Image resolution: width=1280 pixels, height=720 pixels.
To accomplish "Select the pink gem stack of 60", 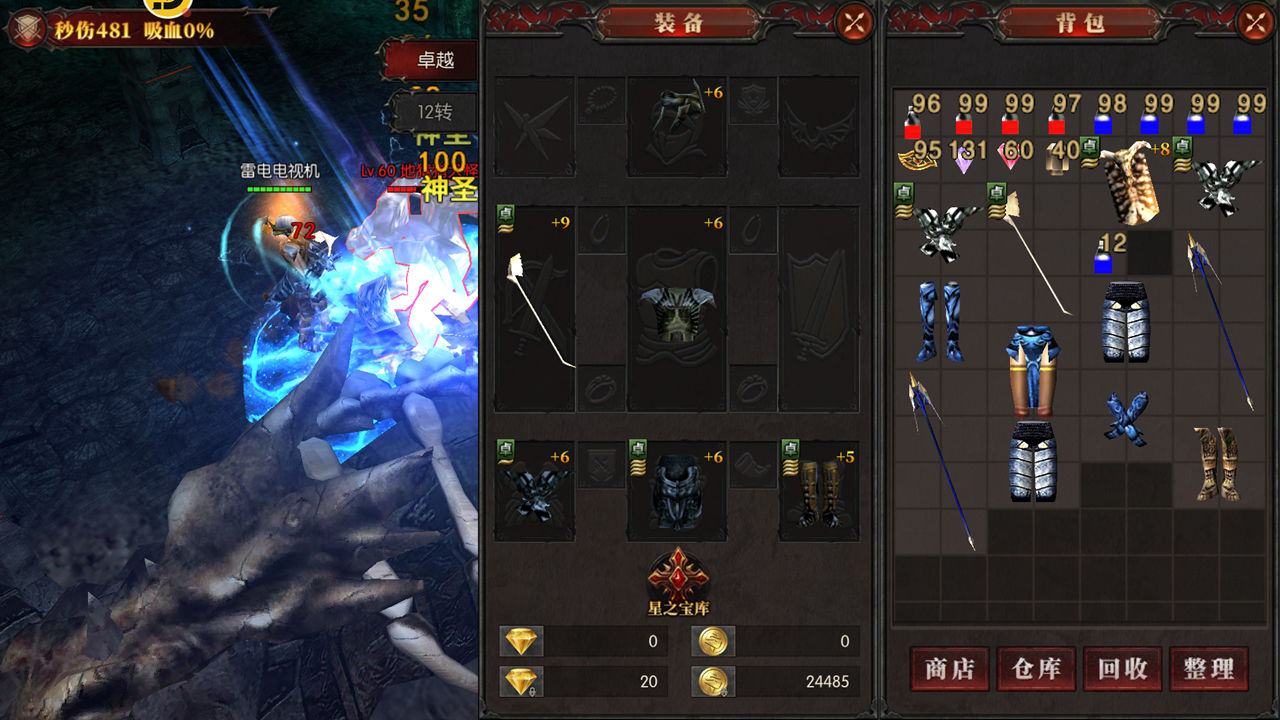I will point(1012,156).
